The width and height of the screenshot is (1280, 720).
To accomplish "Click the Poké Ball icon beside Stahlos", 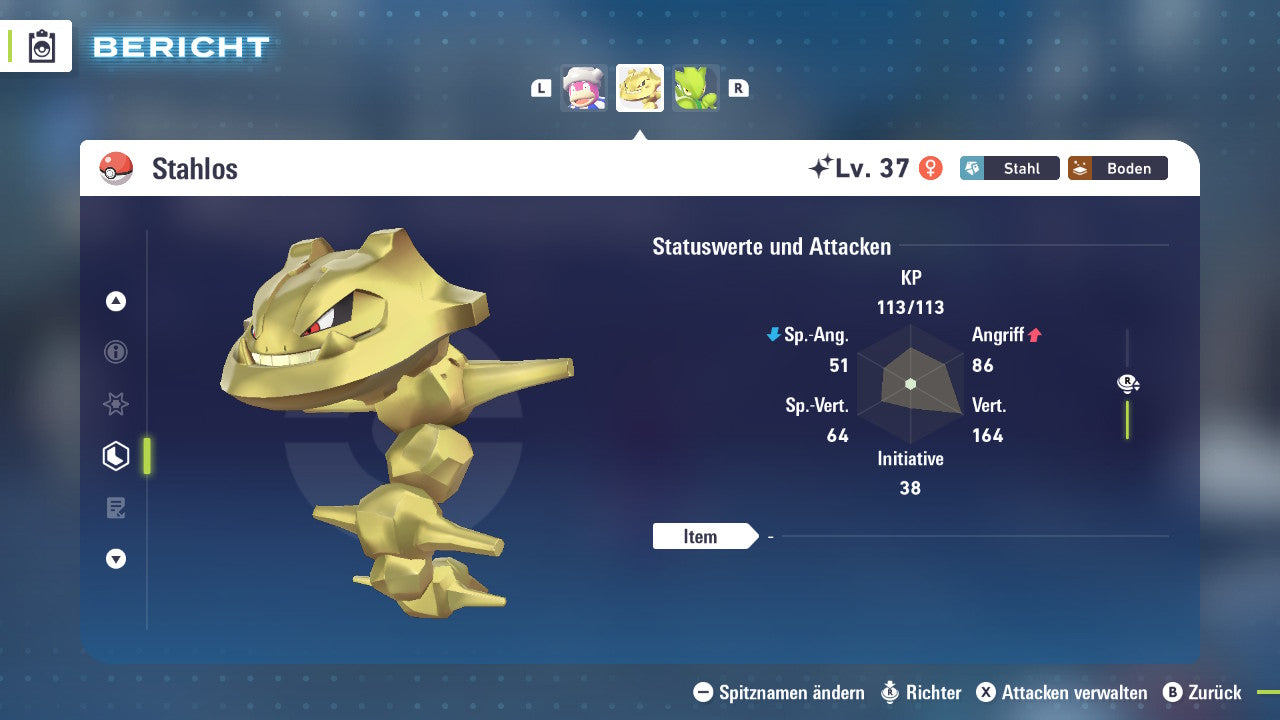I will 116,168.
